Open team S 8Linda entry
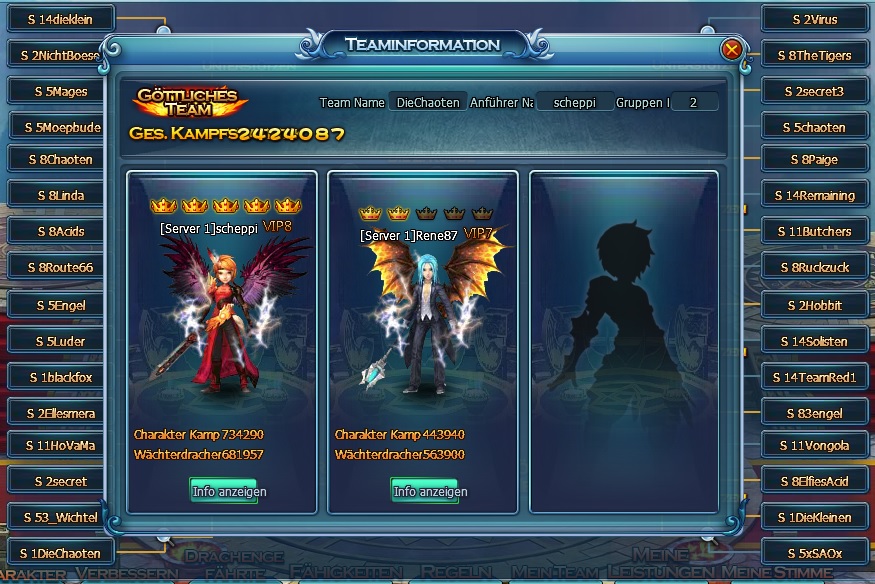 [60, 195]
